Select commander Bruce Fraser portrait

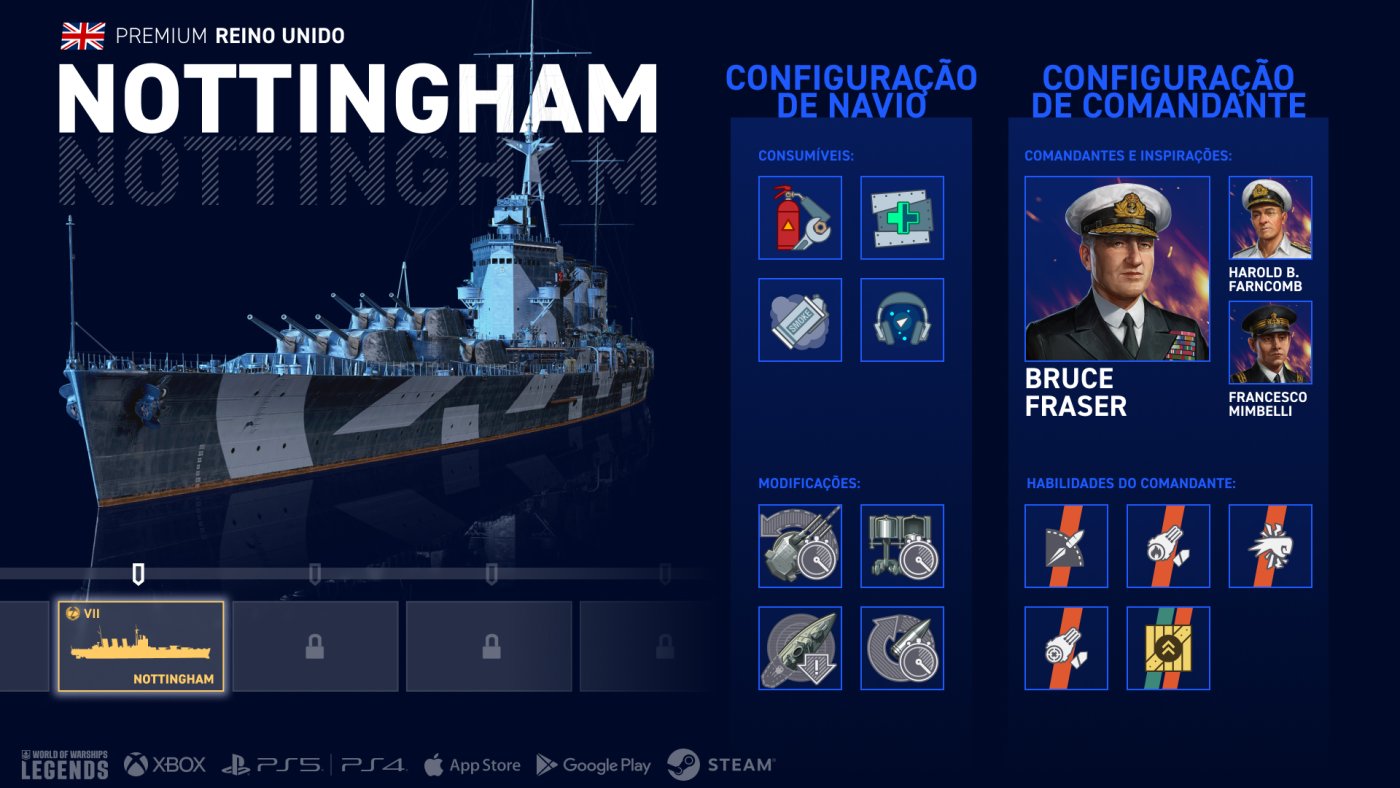(x=1117, y=269)
